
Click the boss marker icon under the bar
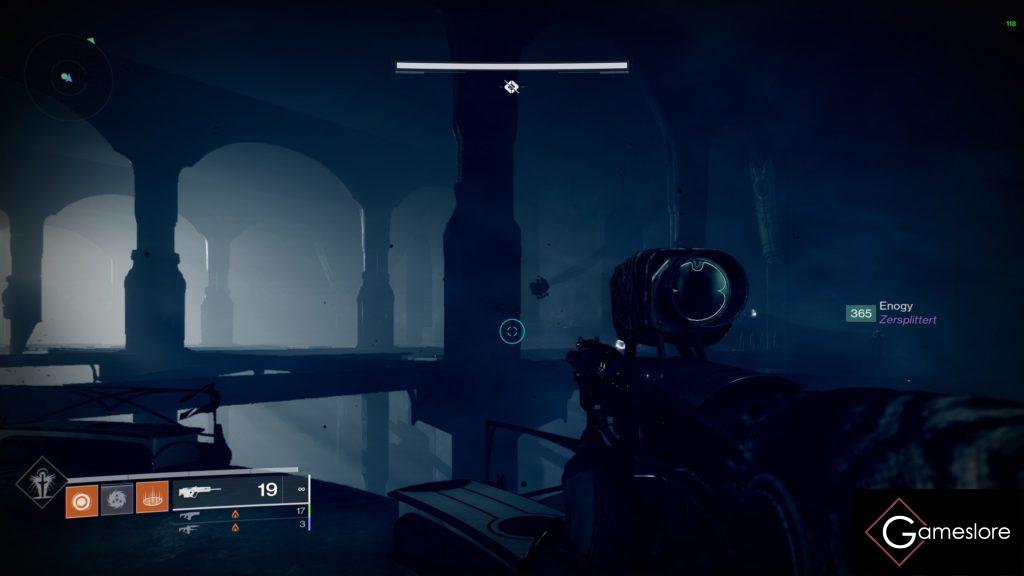(x=511, y=87)
